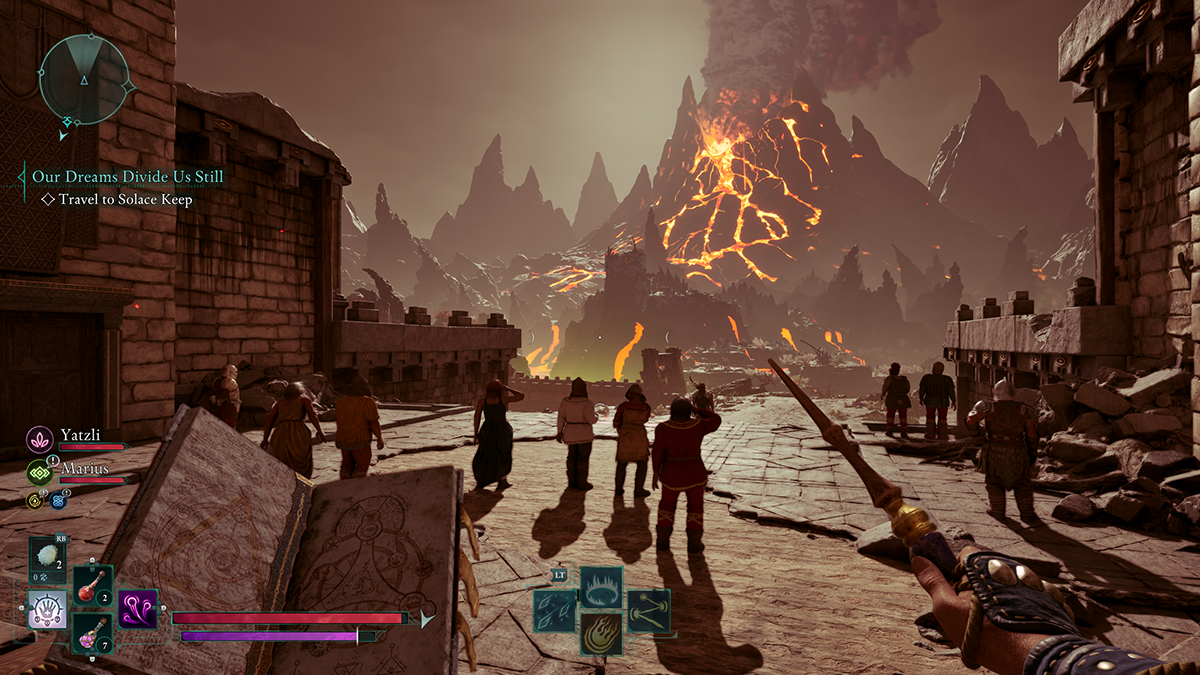Cast the ice shards spell
Viewport: 1200px width, 675px height.
click(x=553, y=610)
